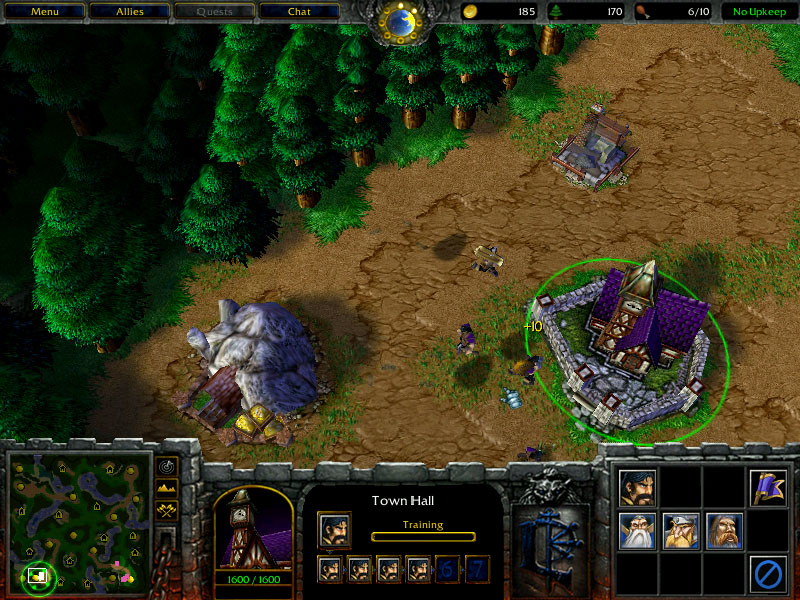800x600 pixels.
Task: Click the blue Cancel command button
Action: pos(768,573)
